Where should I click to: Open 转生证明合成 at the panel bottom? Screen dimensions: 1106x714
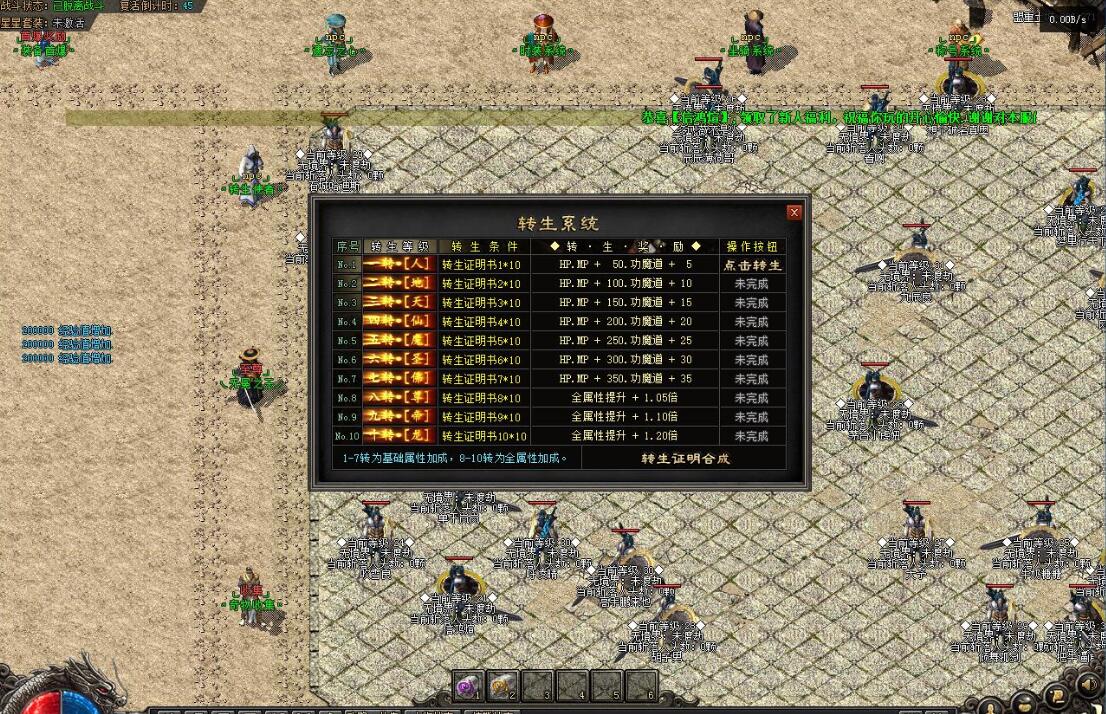point(685,459)
